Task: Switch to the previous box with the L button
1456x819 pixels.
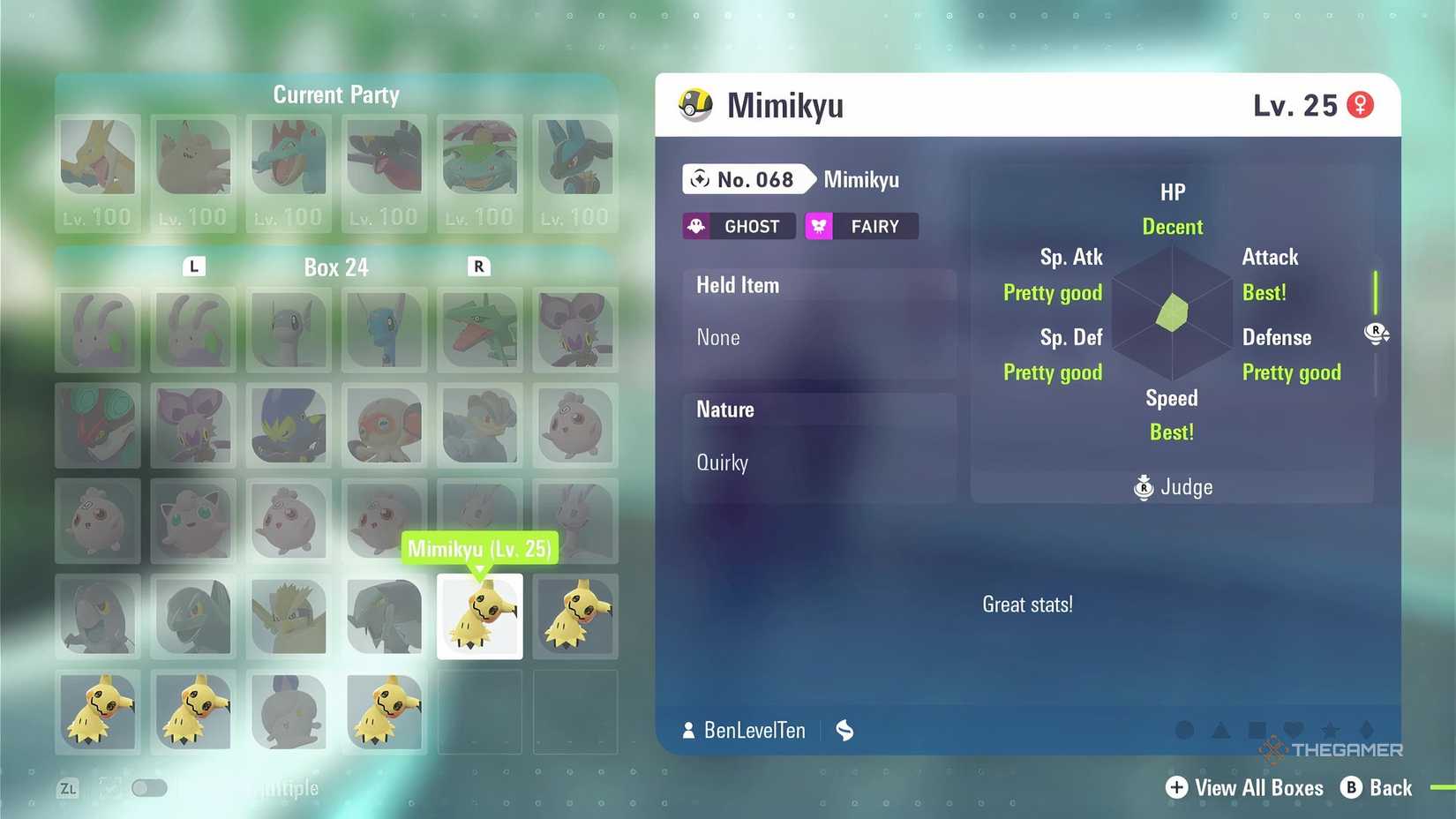Action: click(x=193, y=267)
